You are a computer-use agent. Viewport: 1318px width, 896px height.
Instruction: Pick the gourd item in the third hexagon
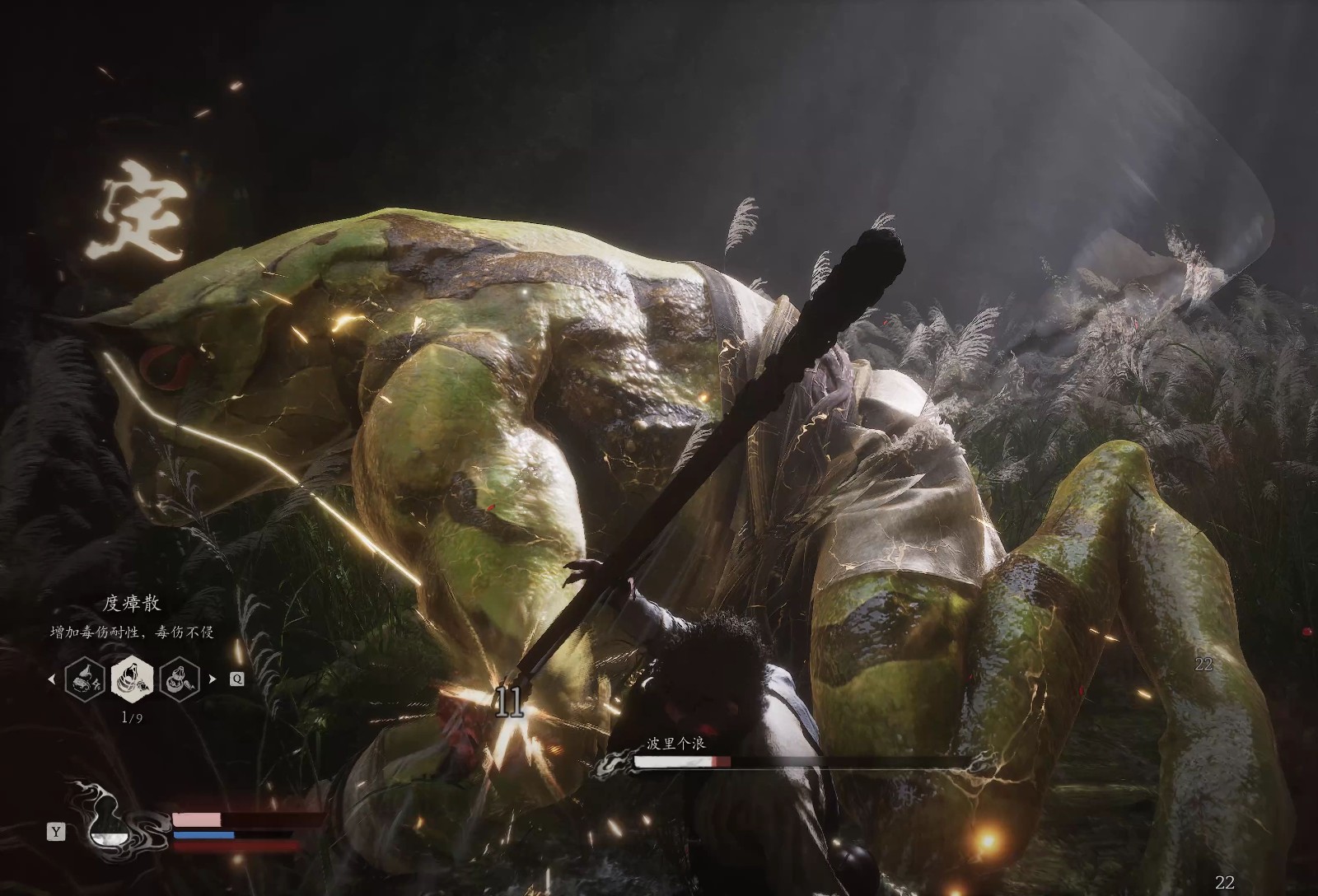pyautogui.click(x=180, y=679)
